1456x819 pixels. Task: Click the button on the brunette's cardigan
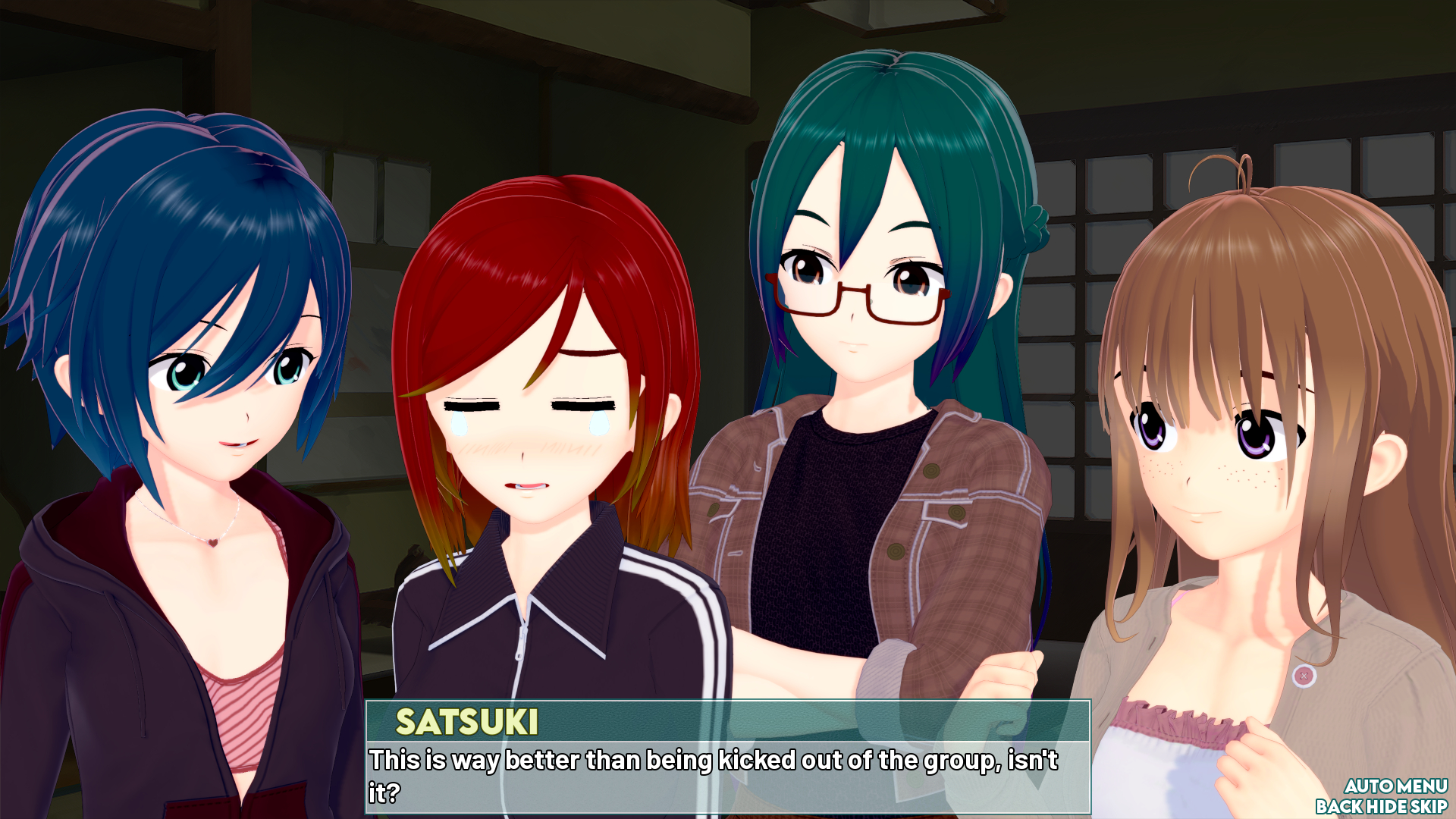pos(1303,674)
